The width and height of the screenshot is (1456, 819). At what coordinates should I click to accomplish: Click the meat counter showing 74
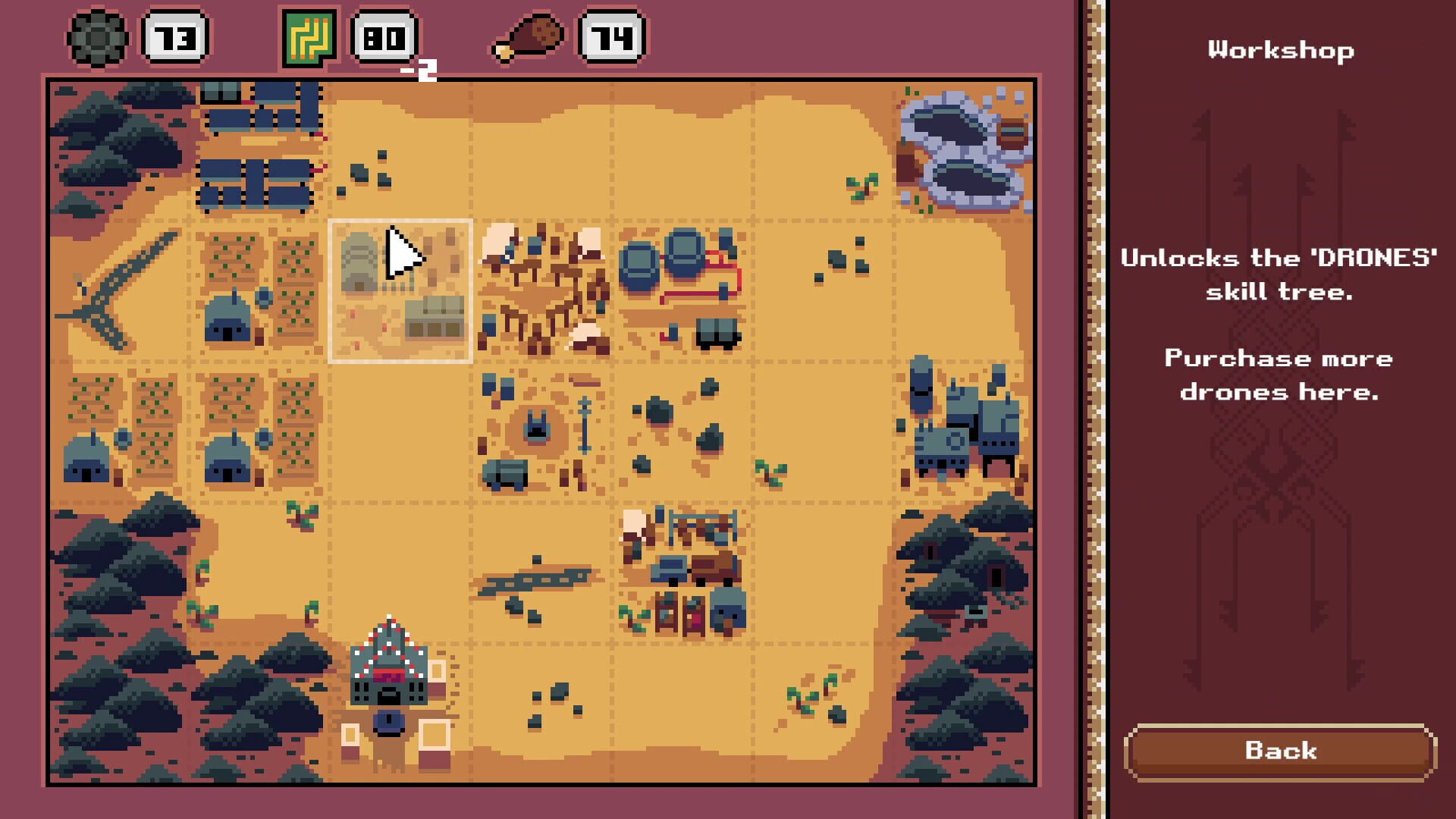click(611, 36)
